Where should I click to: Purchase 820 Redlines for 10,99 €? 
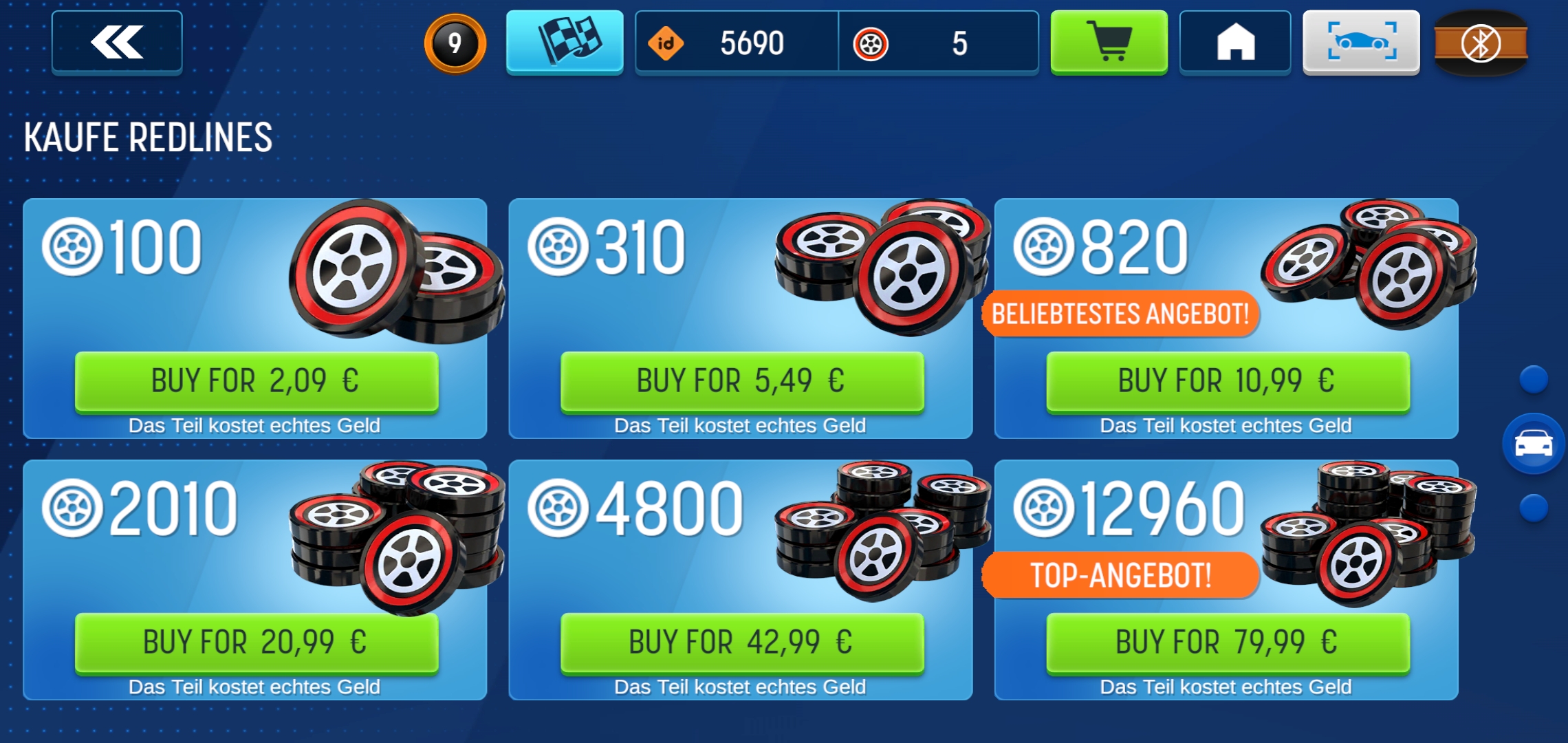coord(1228,381)
